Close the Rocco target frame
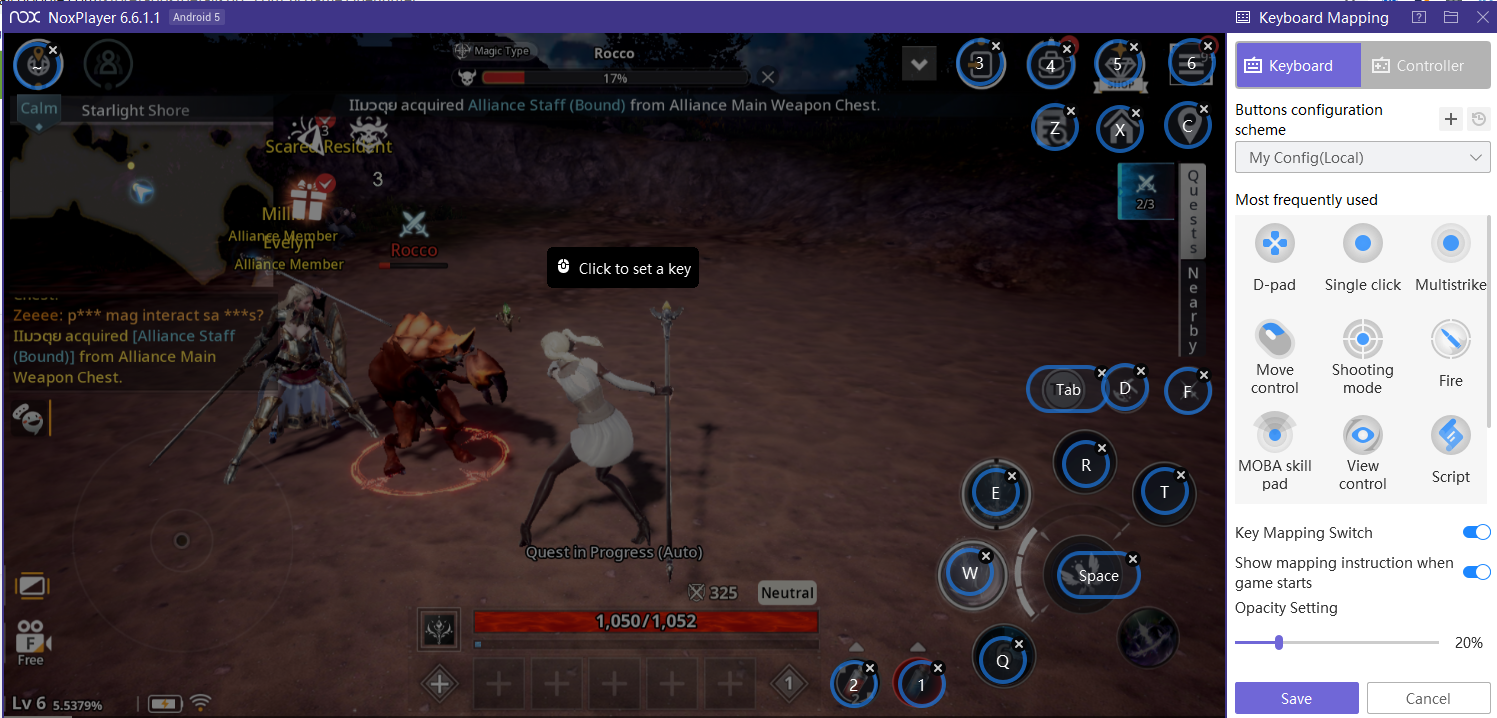 768,77
